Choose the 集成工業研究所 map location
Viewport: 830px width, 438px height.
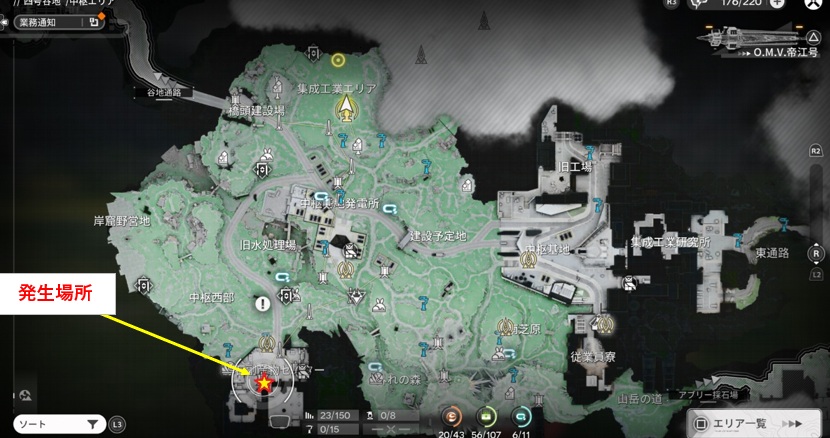pyautogui.click(x=669, y=242)
